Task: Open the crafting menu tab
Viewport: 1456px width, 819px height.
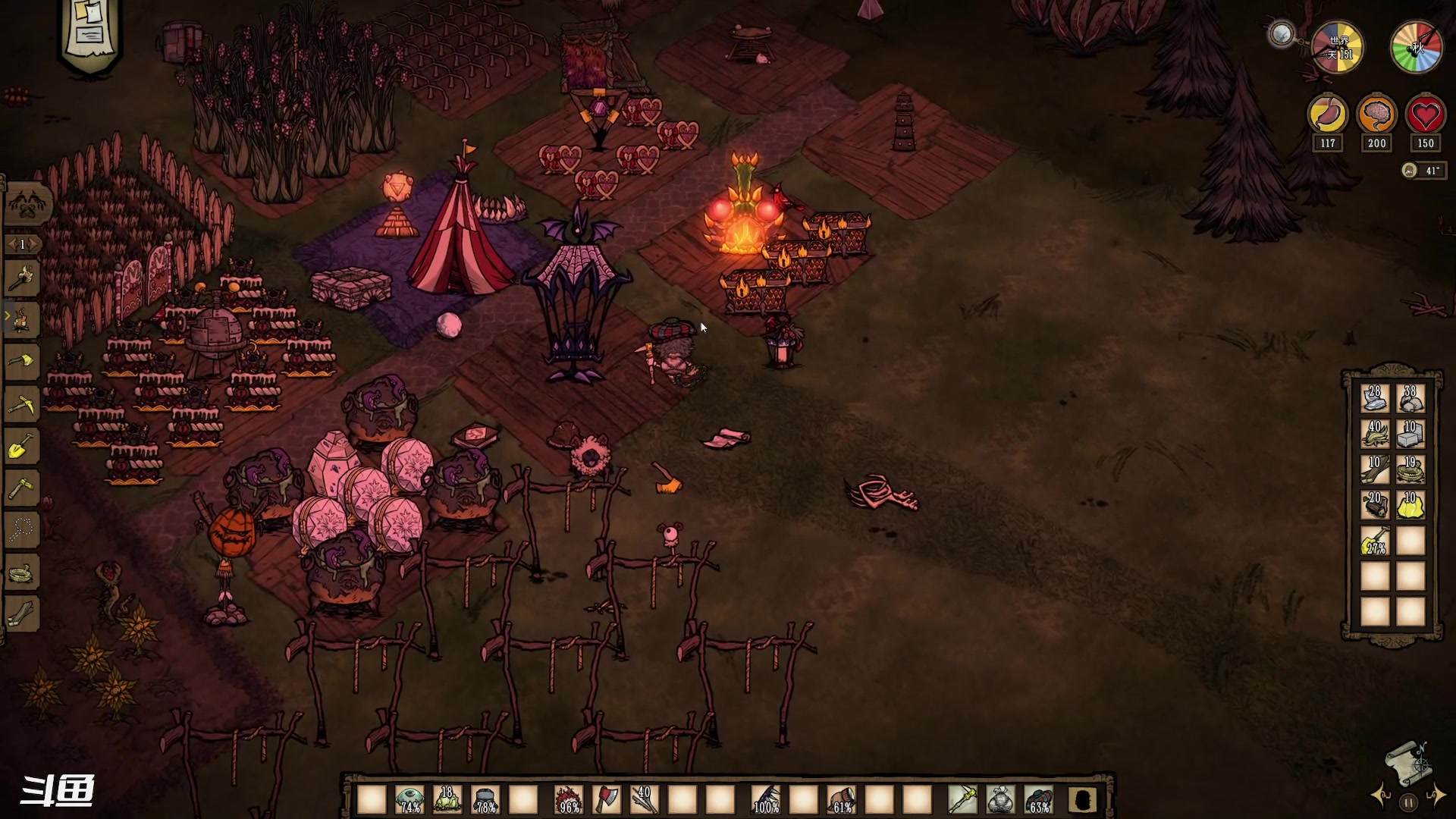Action: (29, 203)
